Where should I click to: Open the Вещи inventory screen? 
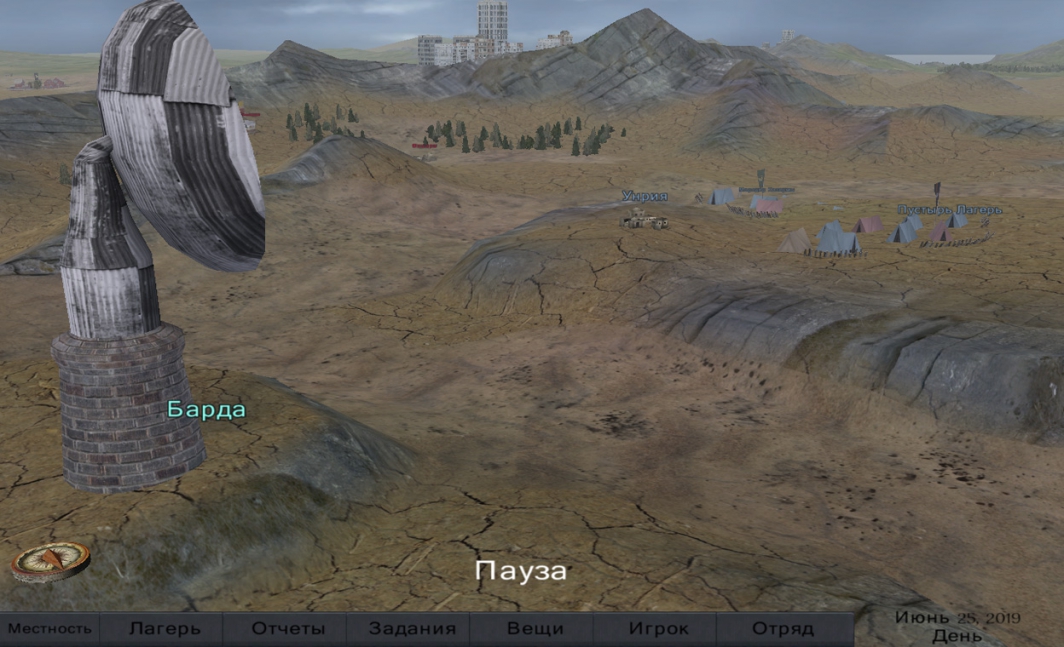[535, 629]
